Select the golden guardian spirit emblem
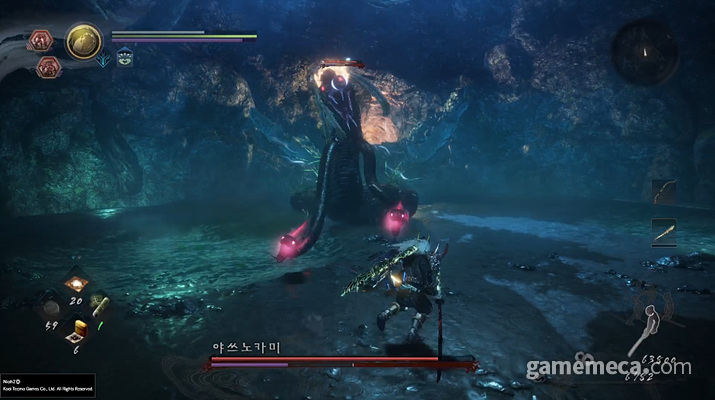The image size is (715, 400). [x=84, y=41]
